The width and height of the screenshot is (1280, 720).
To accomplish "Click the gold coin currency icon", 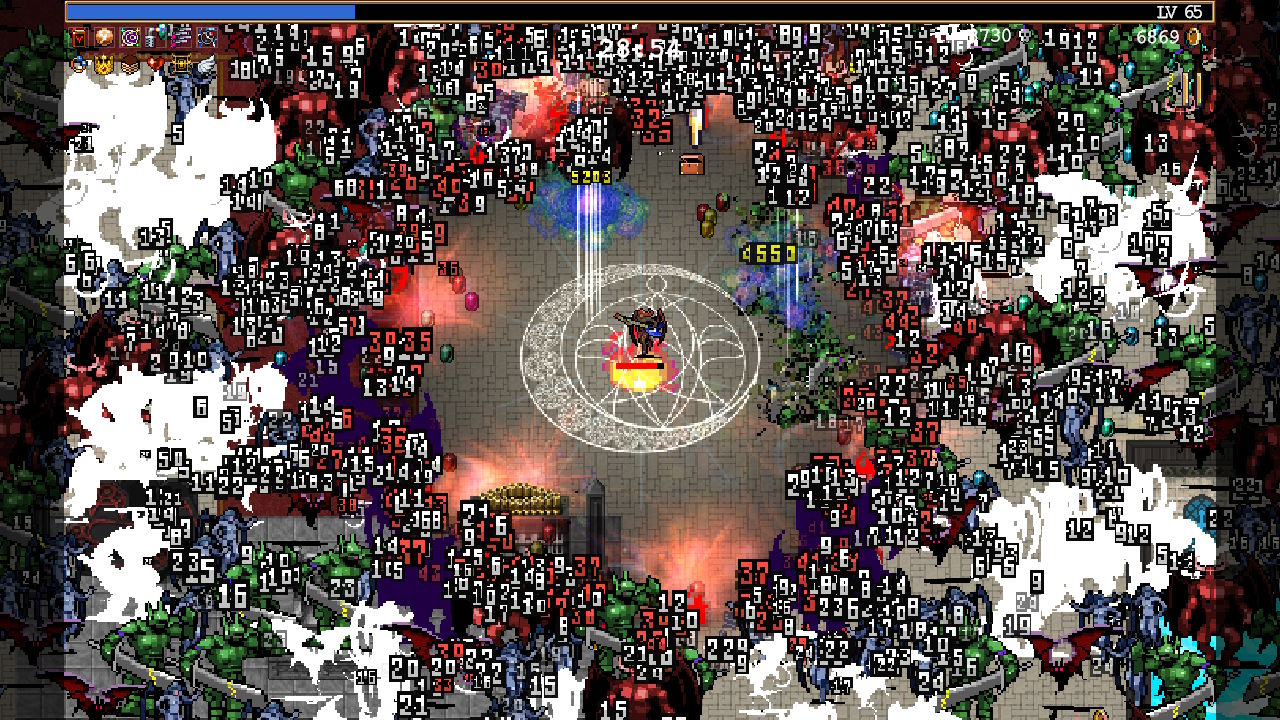I will 1192,36.
